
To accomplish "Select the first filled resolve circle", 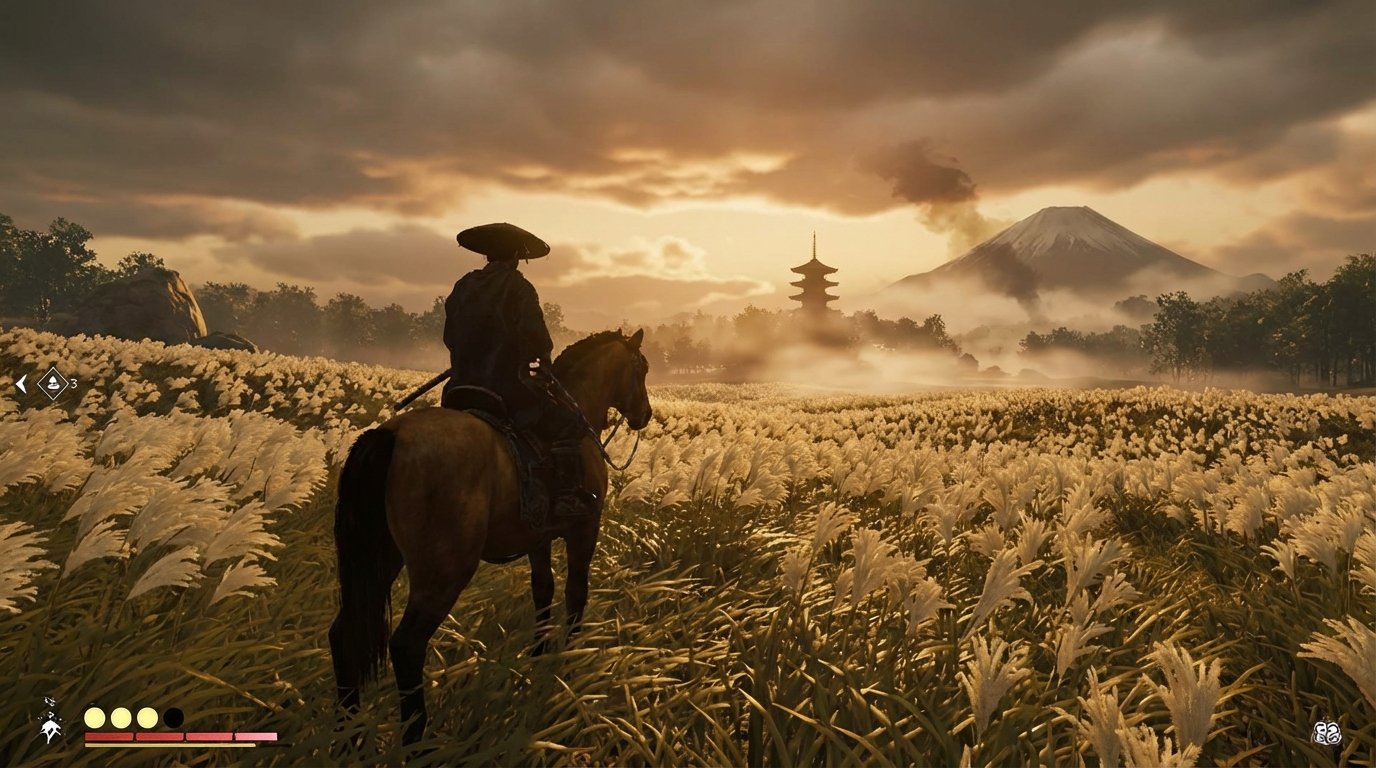I will click(x=95, y=716).
